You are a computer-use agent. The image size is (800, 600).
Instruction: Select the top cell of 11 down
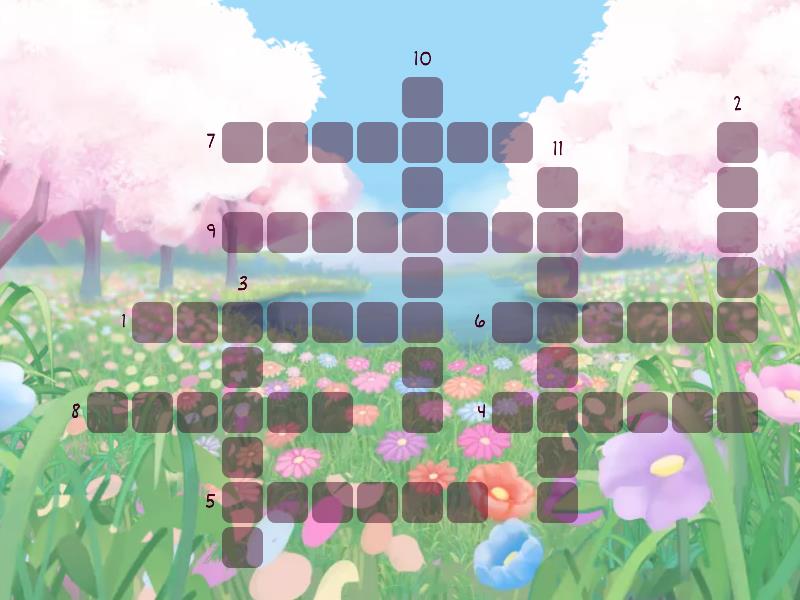click(557, 187)
